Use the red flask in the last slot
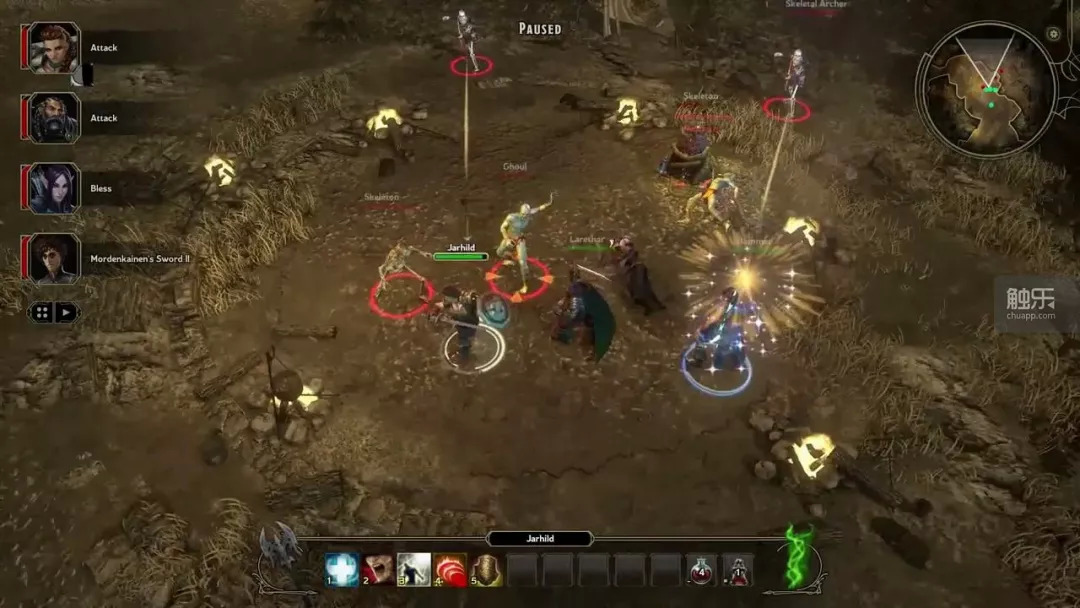The height and width of the screenshot is (608, 1080). pyautogui.click(x=738, y=570)
